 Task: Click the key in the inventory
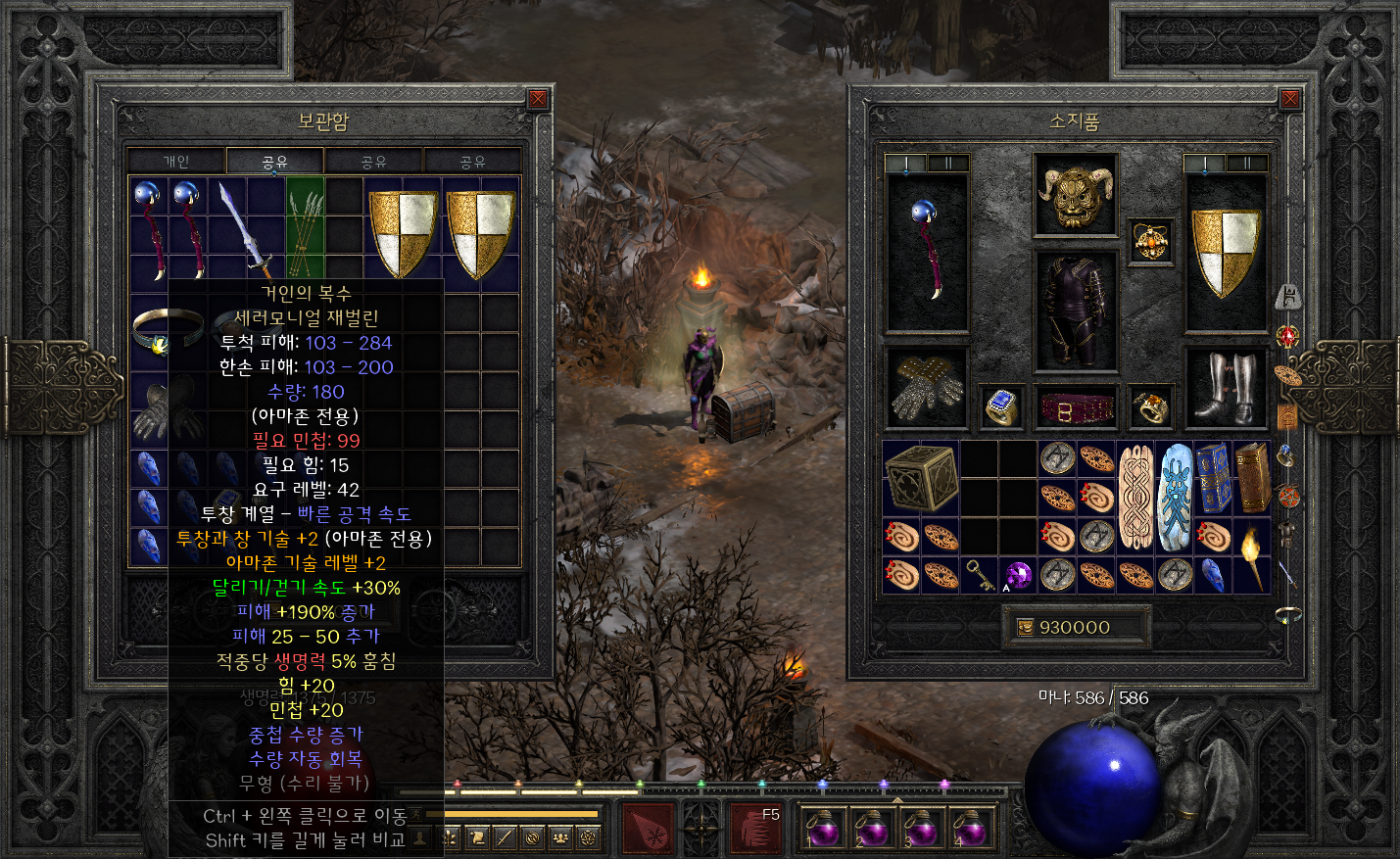tap(979, 575)
